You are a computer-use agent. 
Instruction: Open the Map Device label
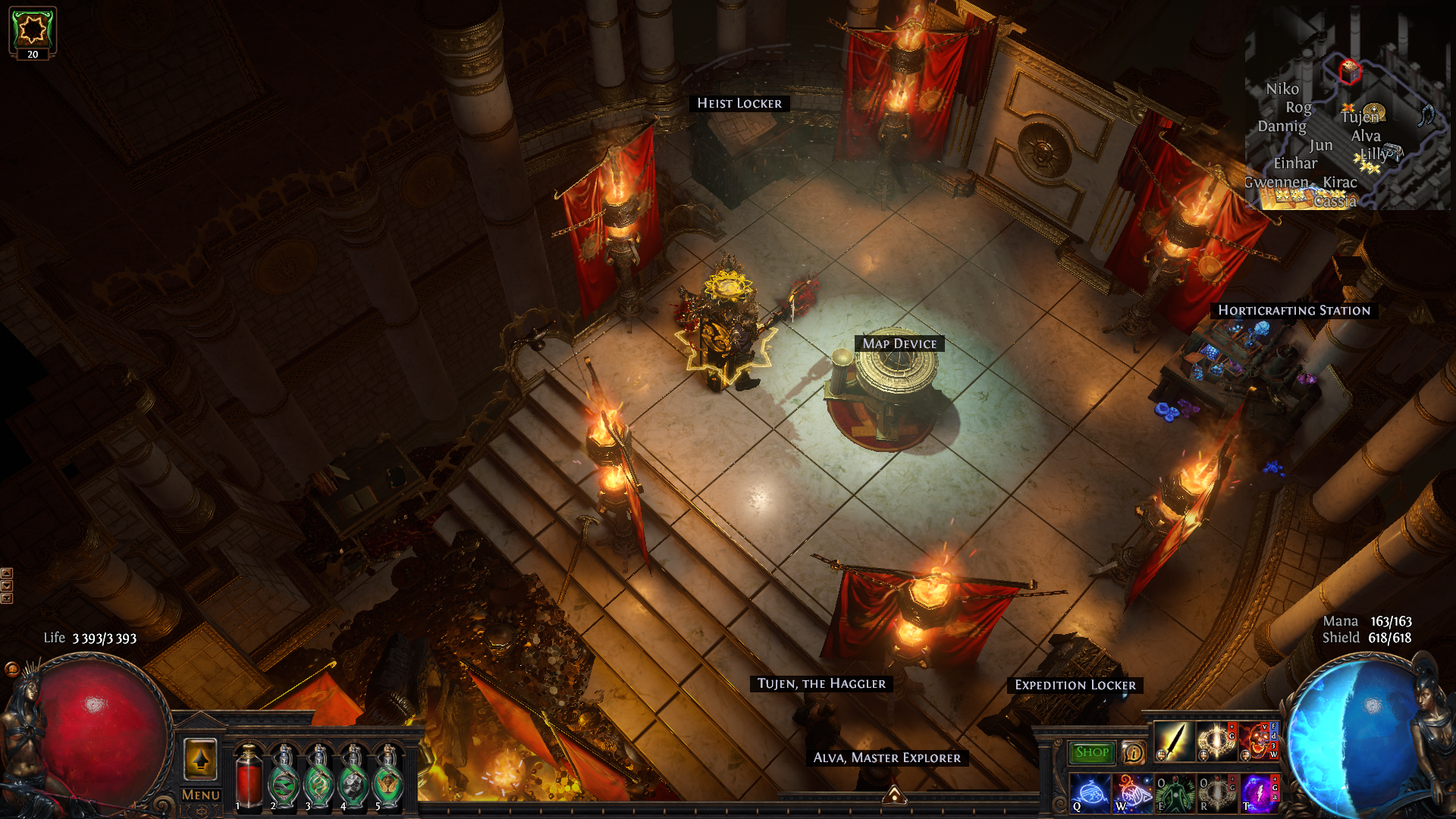[899, 344]
